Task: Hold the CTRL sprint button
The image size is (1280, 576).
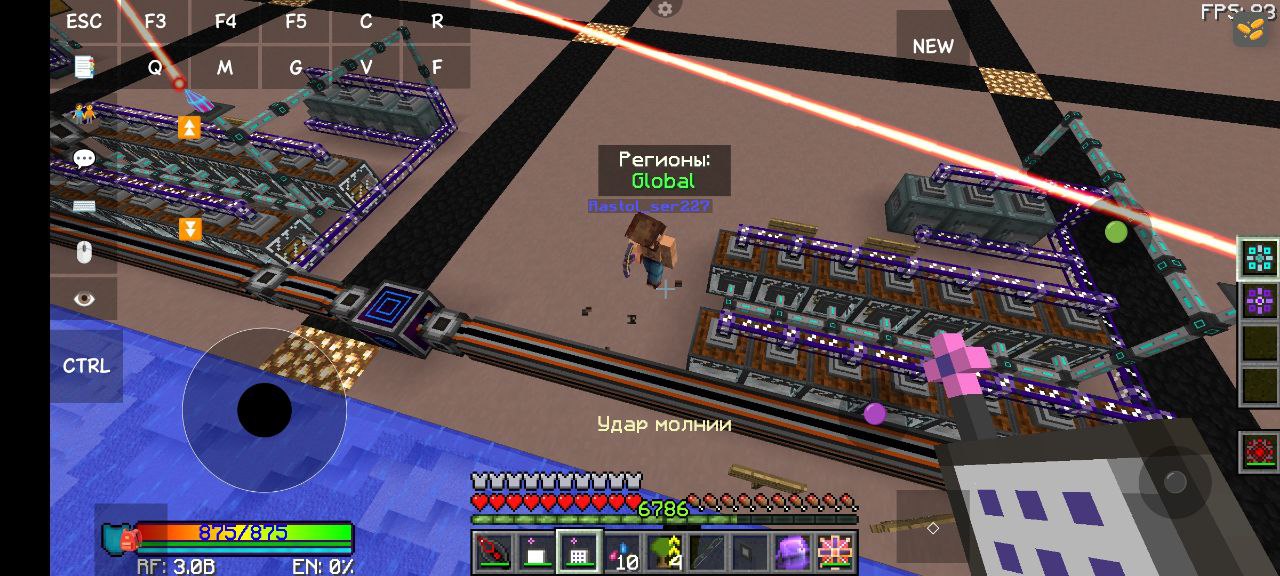Action: tap(86, 366)
